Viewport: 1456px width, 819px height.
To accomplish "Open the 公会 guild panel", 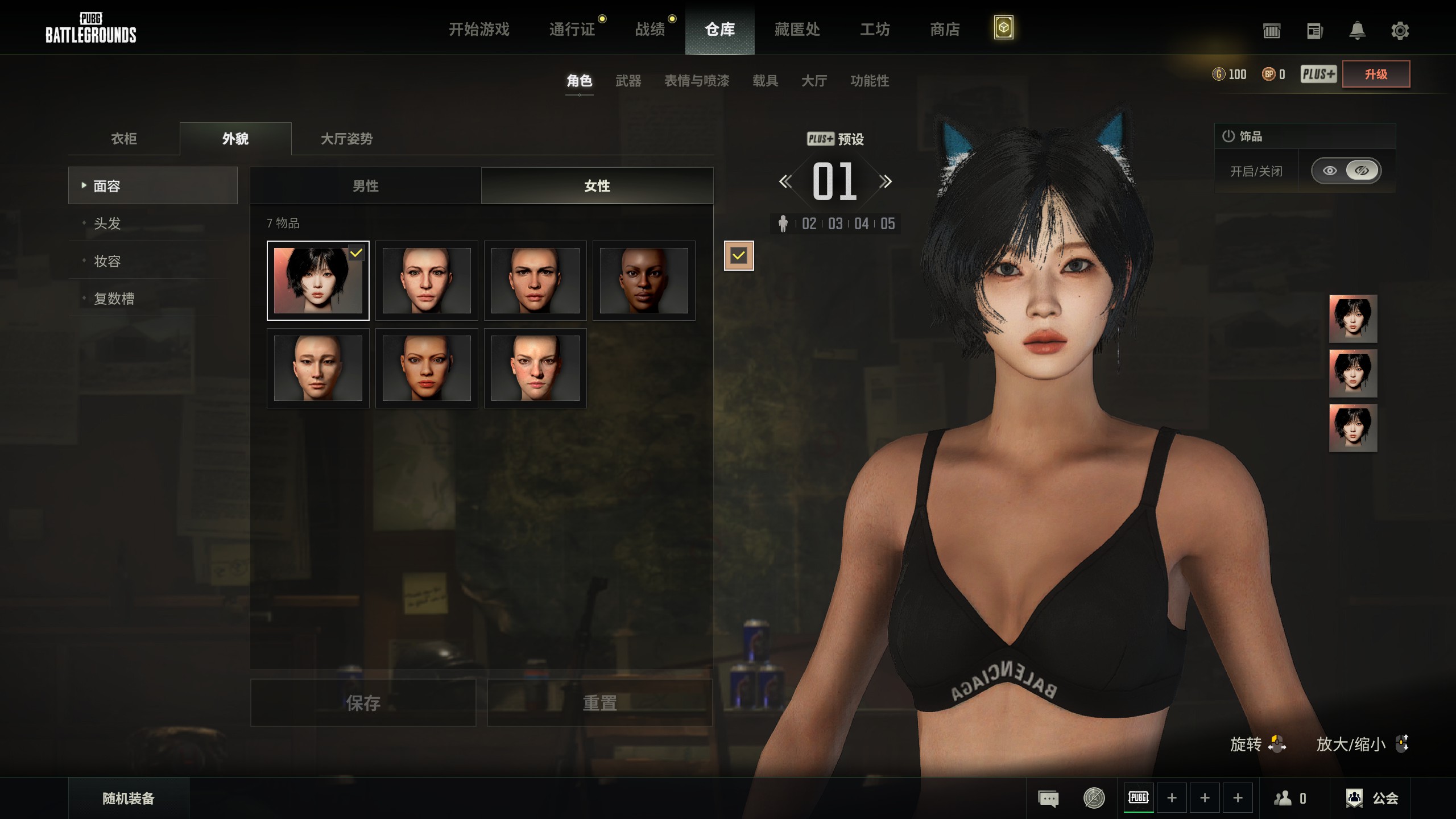I will (1373, 799).
